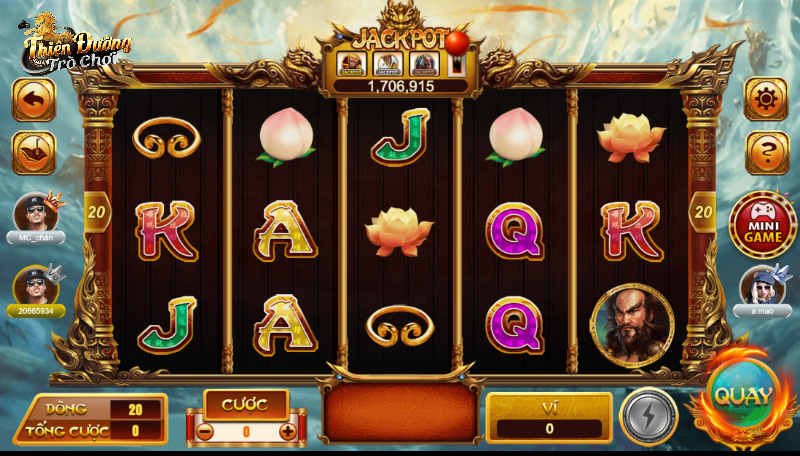Open the settings gear menu
Screen dimensions: 800x456
[766, 99]
